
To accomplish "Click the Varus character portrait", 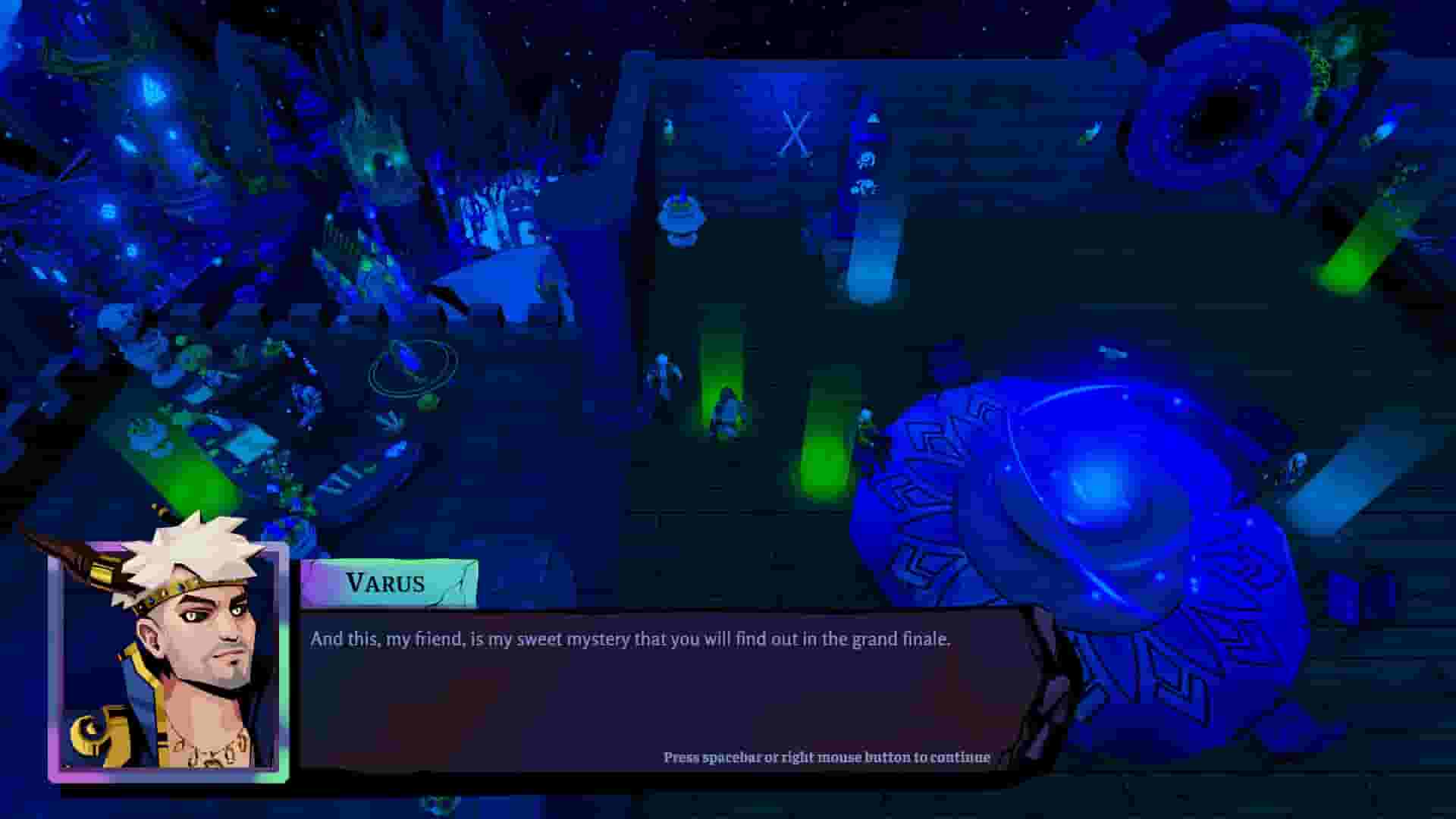I will [x=174, y=652].
